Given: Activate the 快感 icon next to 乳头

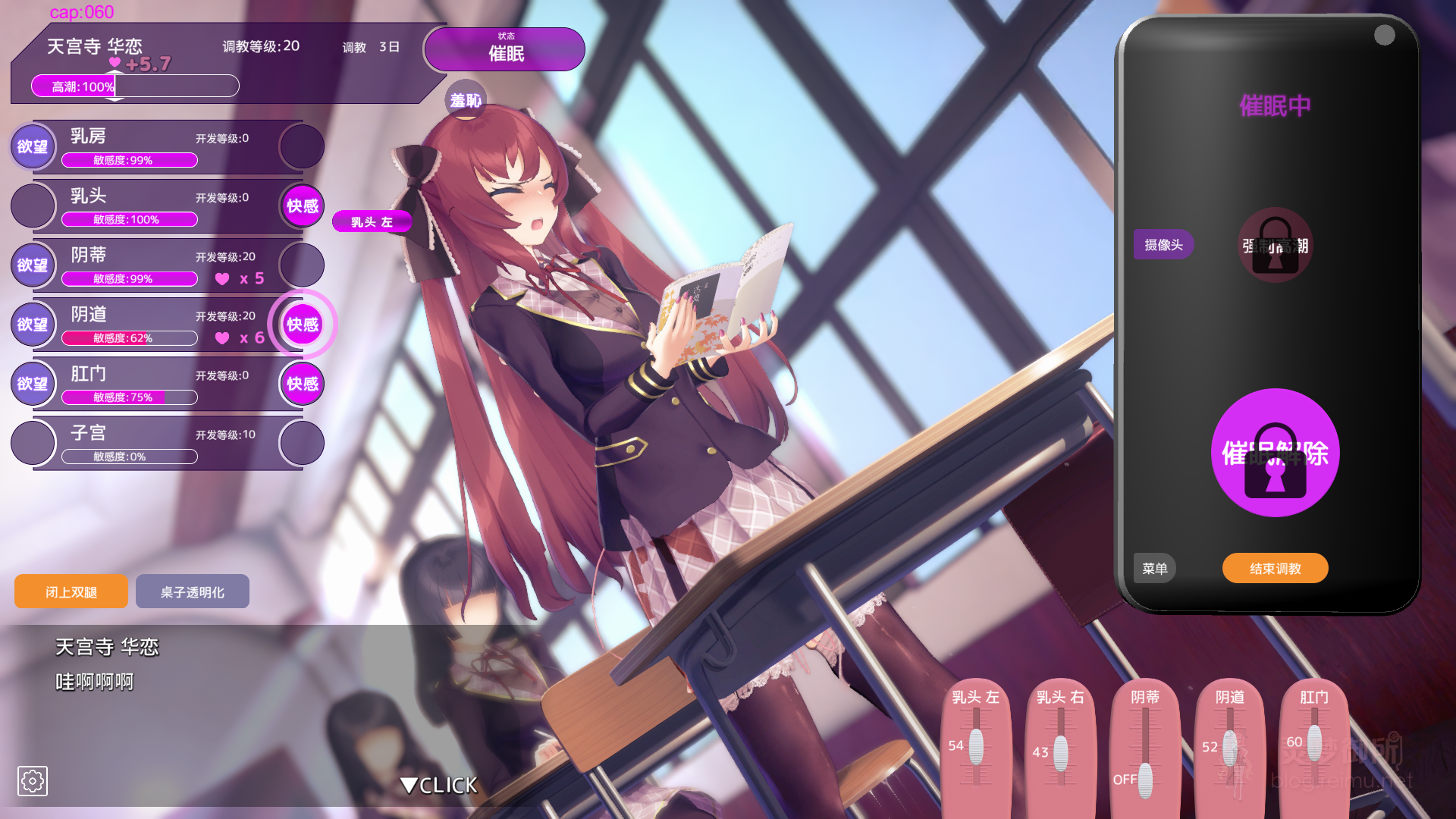Looking at the screenshot, I should [301, 206].
